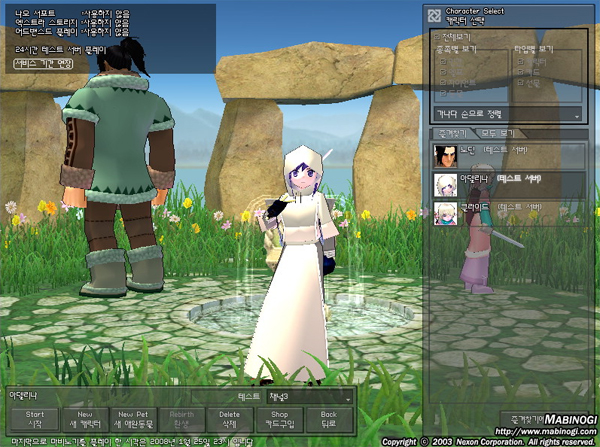This screenshot has height=447, width=600.
Task: Go Back to the previous screen
Action: [x=328, y=417]
